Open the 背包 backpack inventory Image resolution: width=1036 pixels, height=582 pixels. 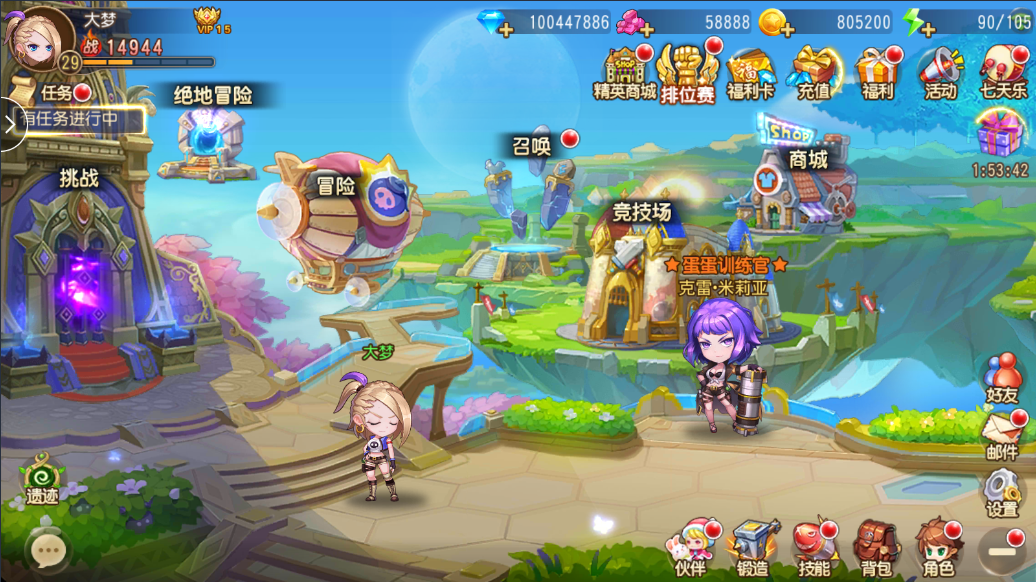click(877, 548)
